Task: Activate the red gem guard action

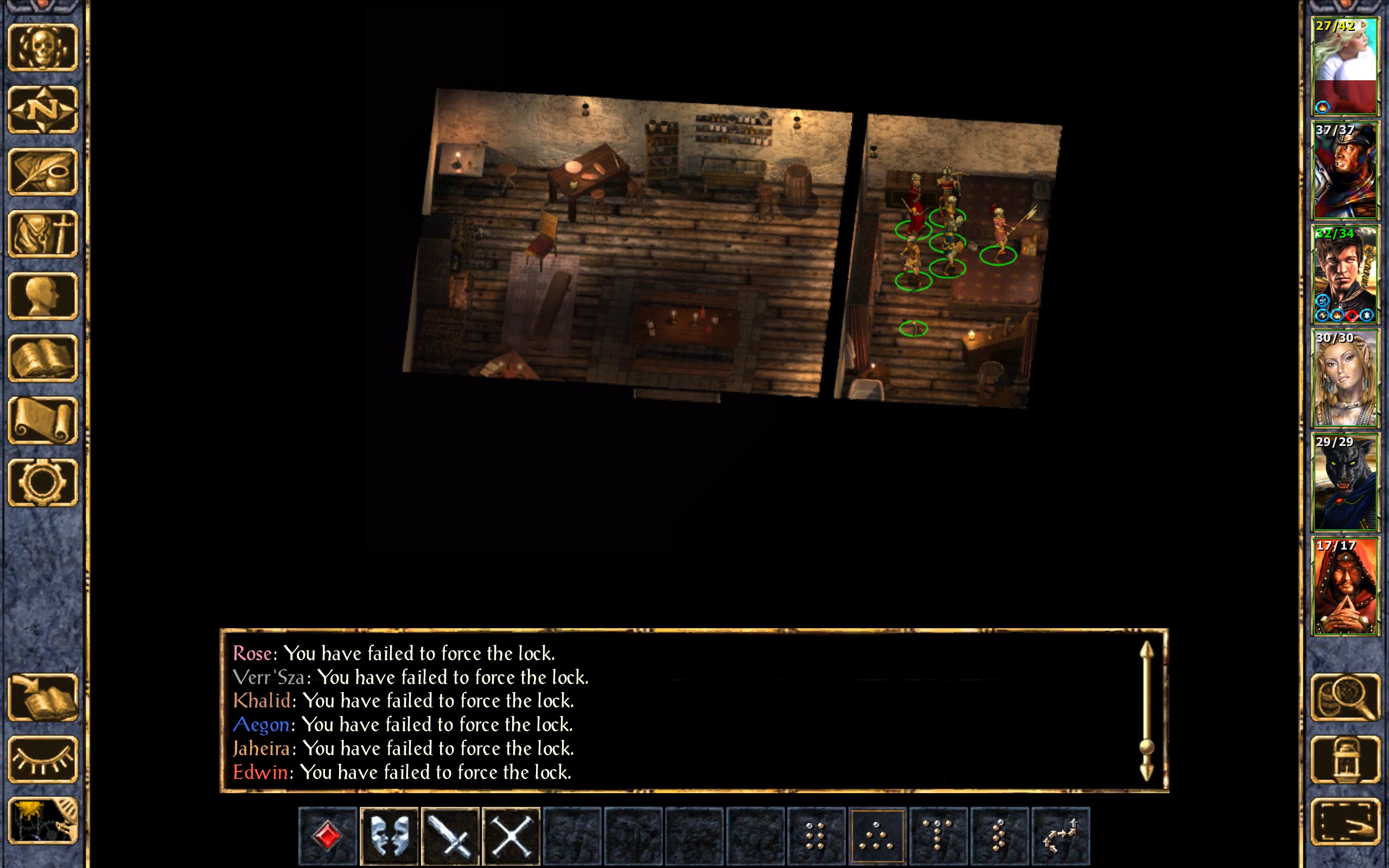Action: 328,835
